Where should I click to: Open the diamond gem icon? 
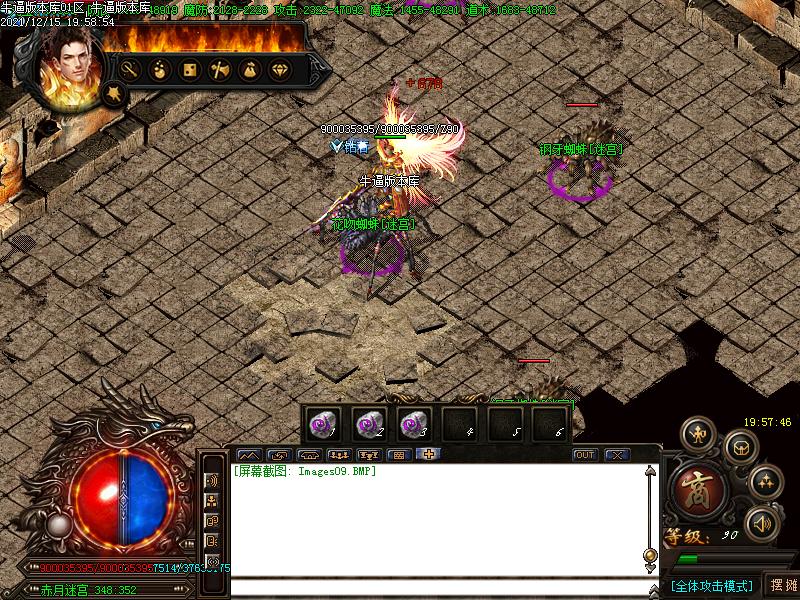(x=280, y=70)
